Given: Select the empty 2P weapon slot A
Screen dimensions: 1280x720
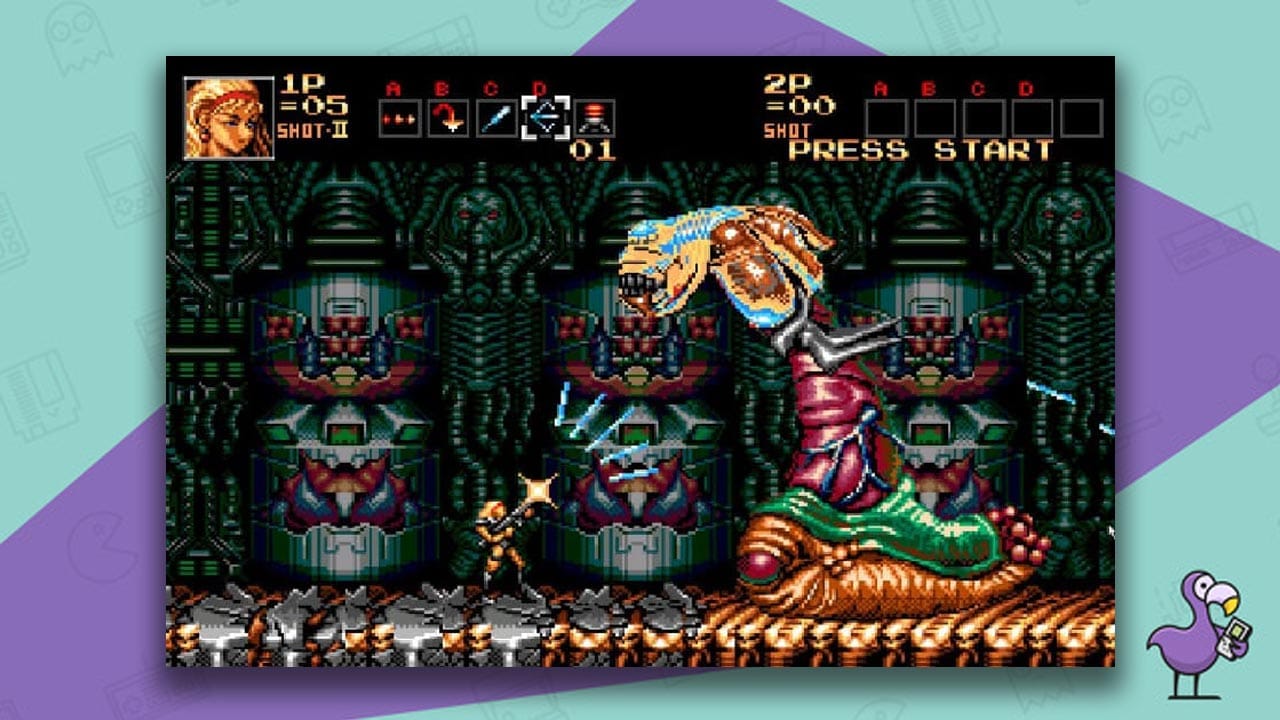Looking at the screenshot, I should pos(887,118).
